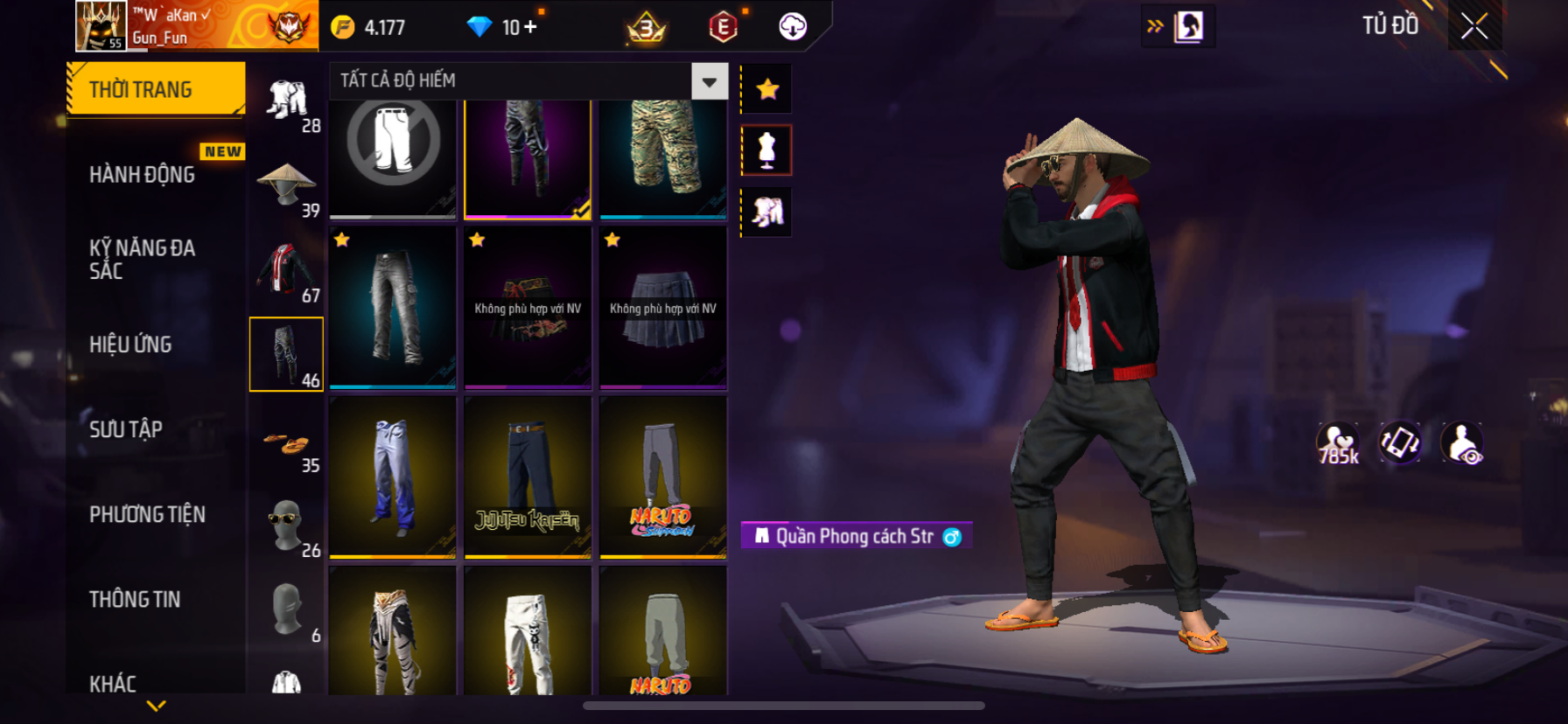Open the Tất Cả Độ Hiếm rarity dropdown
The height and width of the screenshot is (724, 1568).
pos(709,81)
